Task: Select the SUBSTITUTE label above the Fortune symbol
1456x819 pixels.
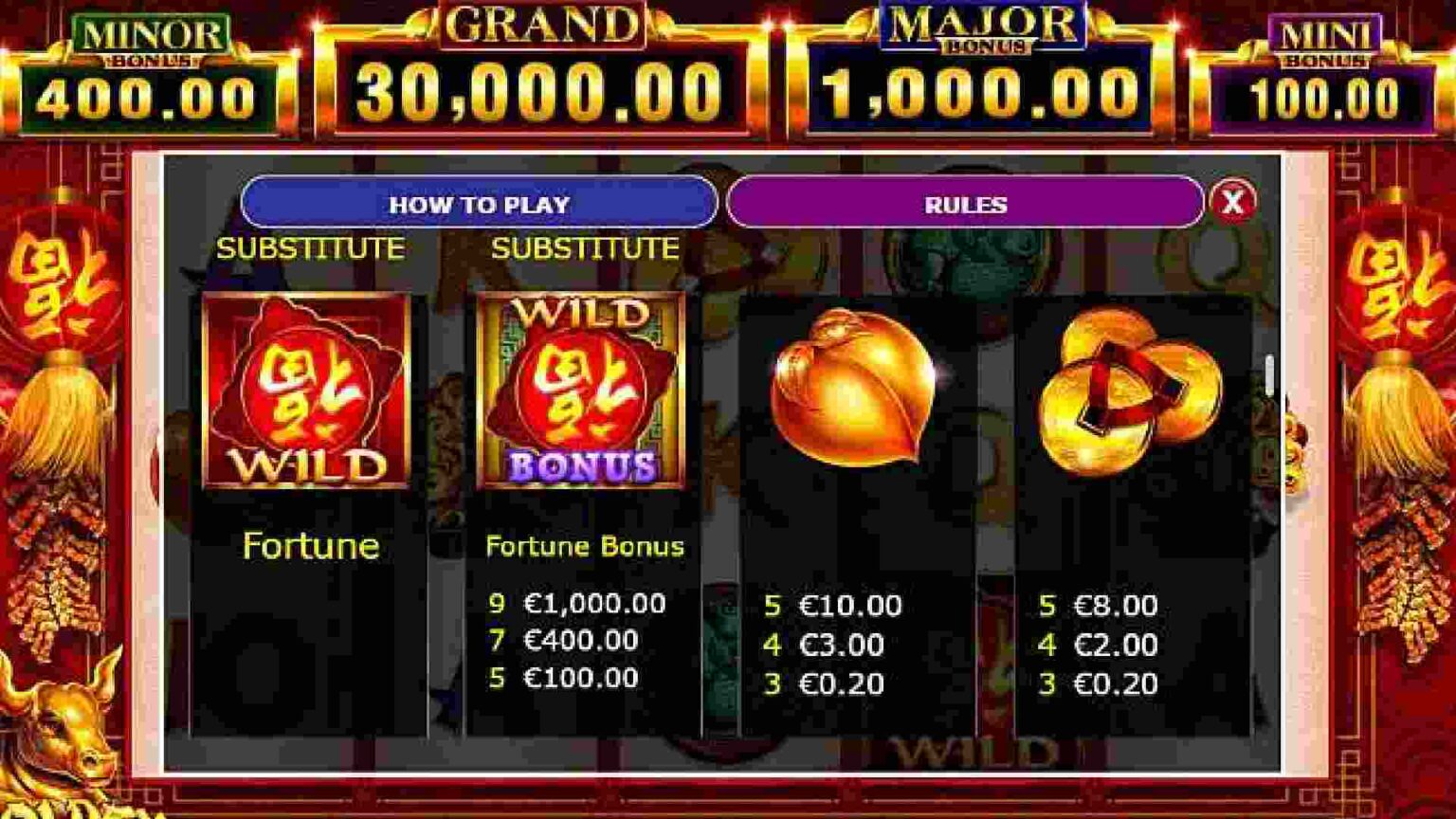Action: pos(312,249)
